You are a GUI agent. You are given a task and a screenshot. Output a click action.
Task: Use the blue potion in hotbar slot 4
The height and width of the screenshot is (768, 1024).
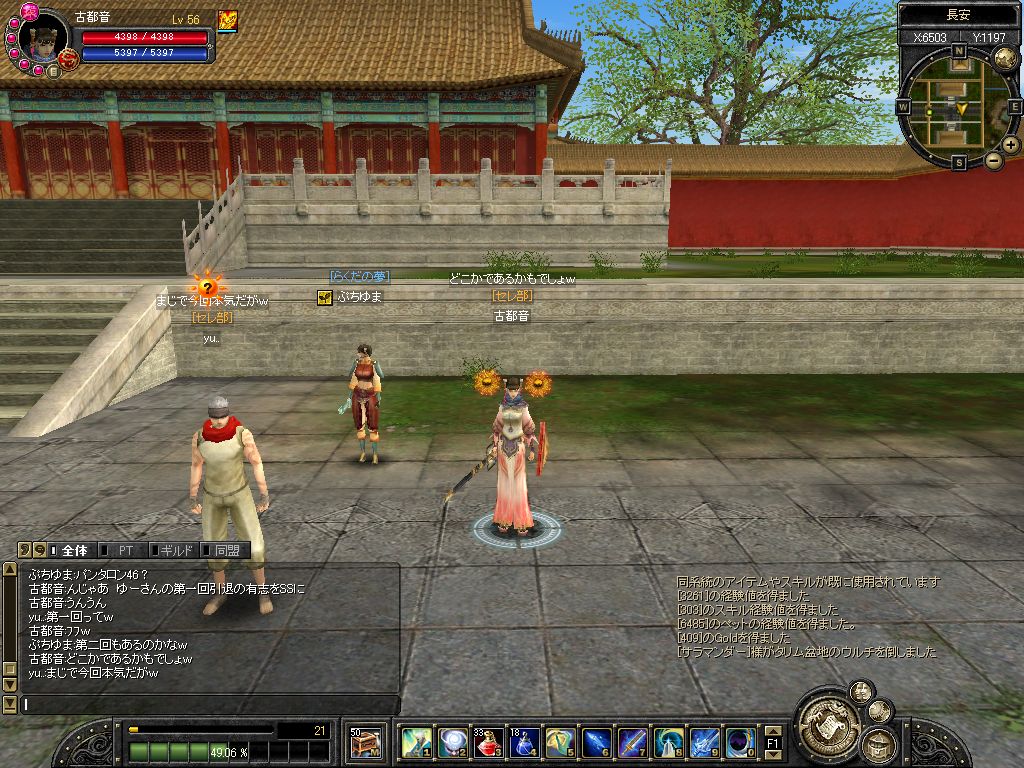tap(526, 743)
